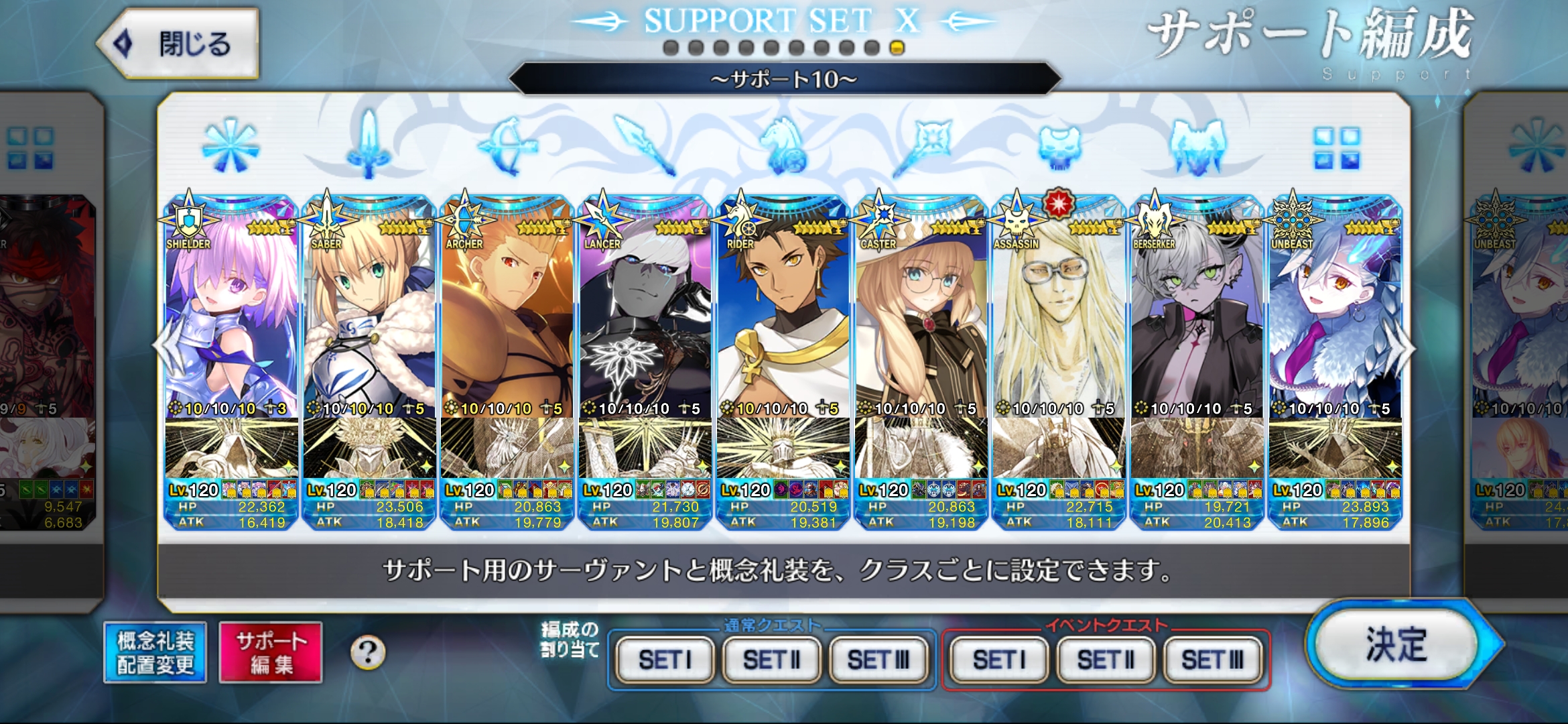Show help with the question mark icon
Screen dimensions: 1568x724
coord(368,652)
